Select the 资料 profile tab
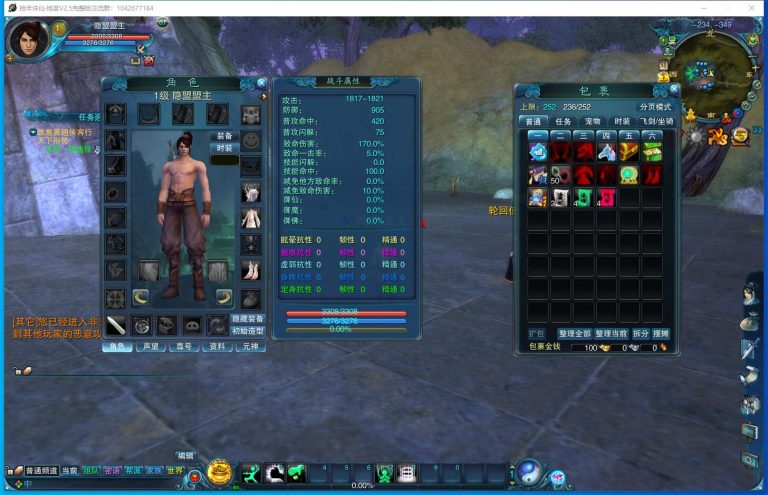Viewport: 768px width, 495px height. click(x=216, y=347)
